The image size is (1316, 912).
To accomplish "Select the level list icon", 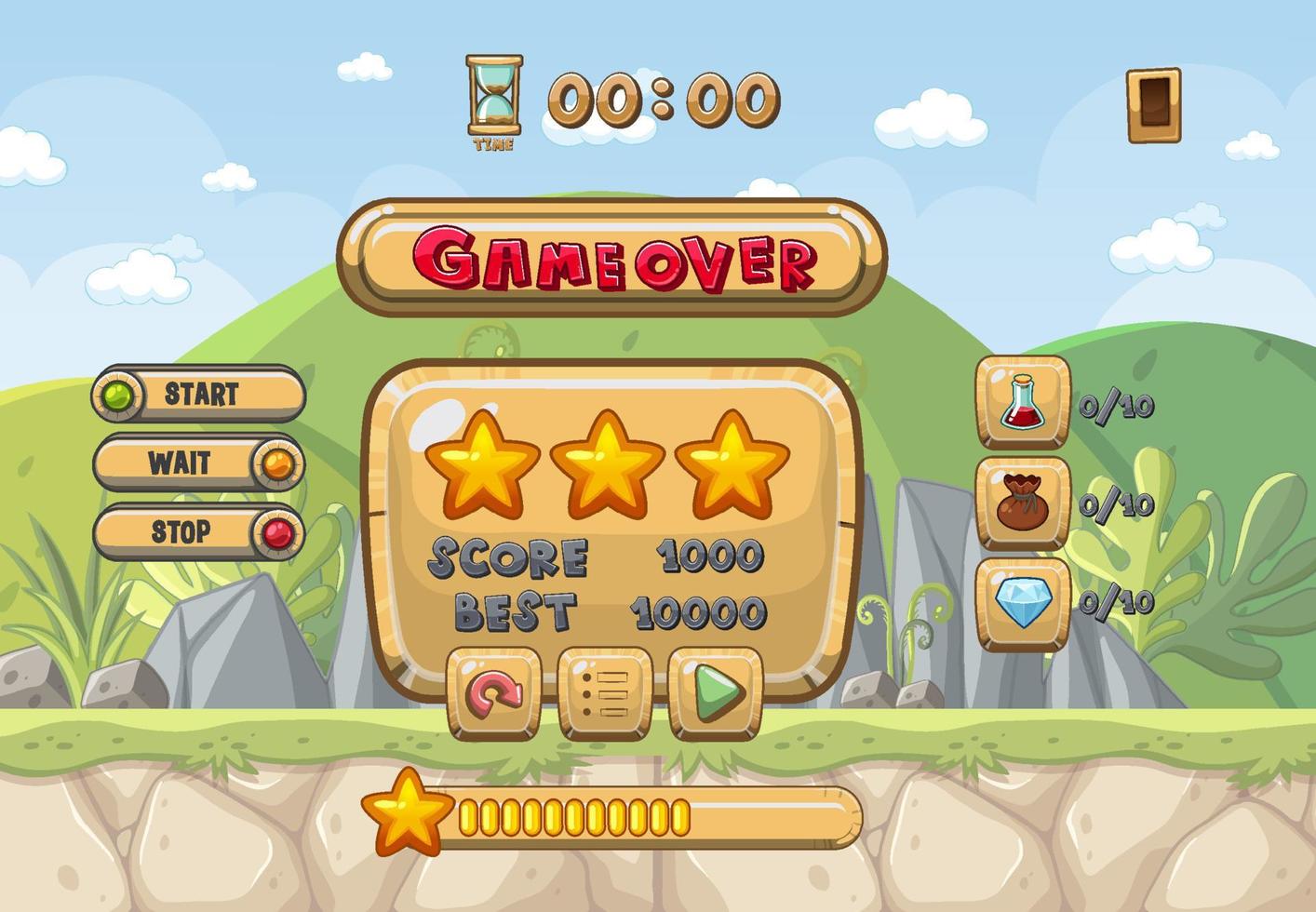I will 605,693.
